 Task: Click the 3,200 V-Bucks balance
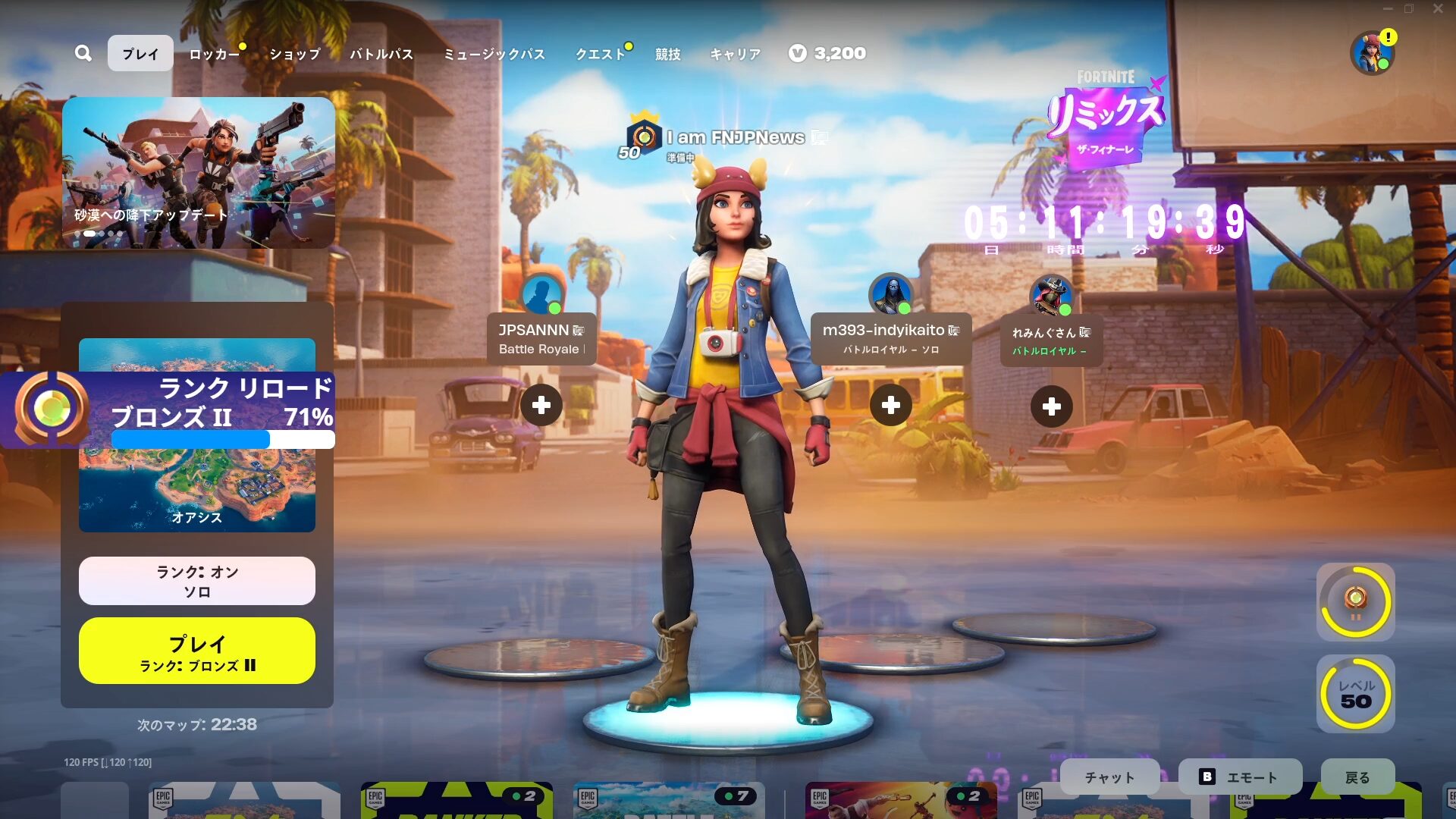827,53
